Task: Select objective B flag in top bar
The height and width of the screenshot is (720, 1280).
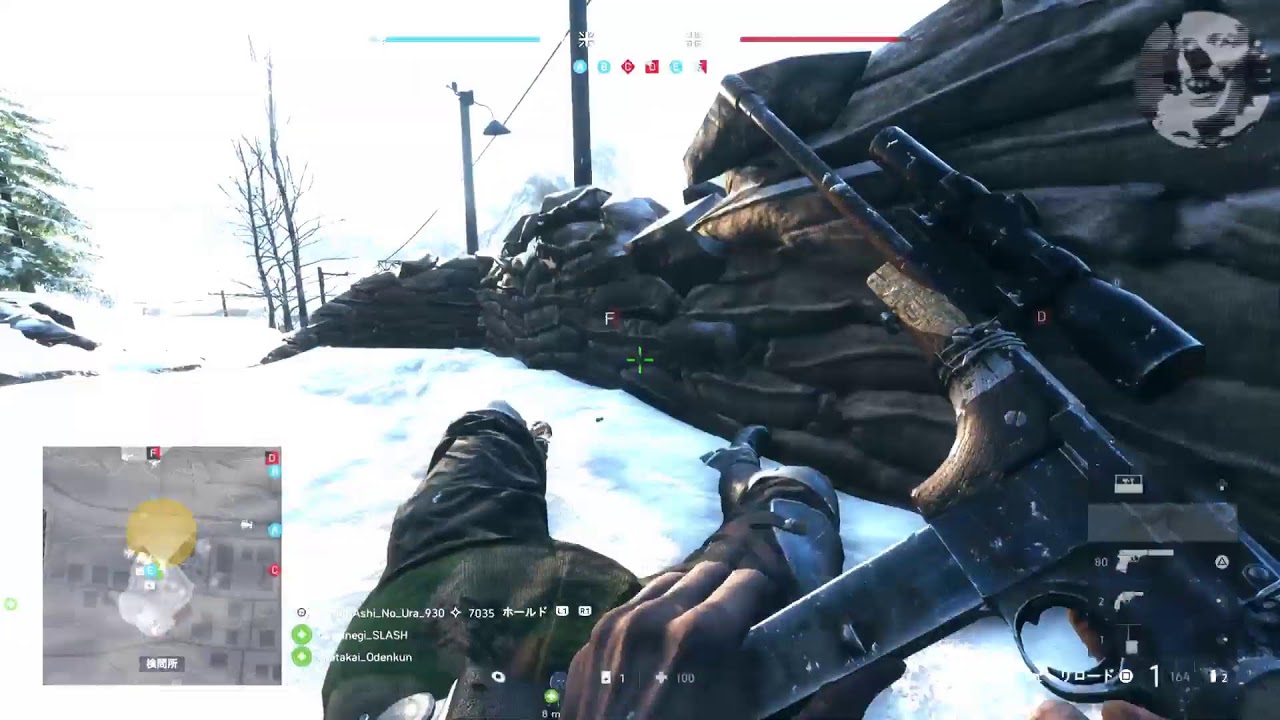Action: tap(604, 67)
